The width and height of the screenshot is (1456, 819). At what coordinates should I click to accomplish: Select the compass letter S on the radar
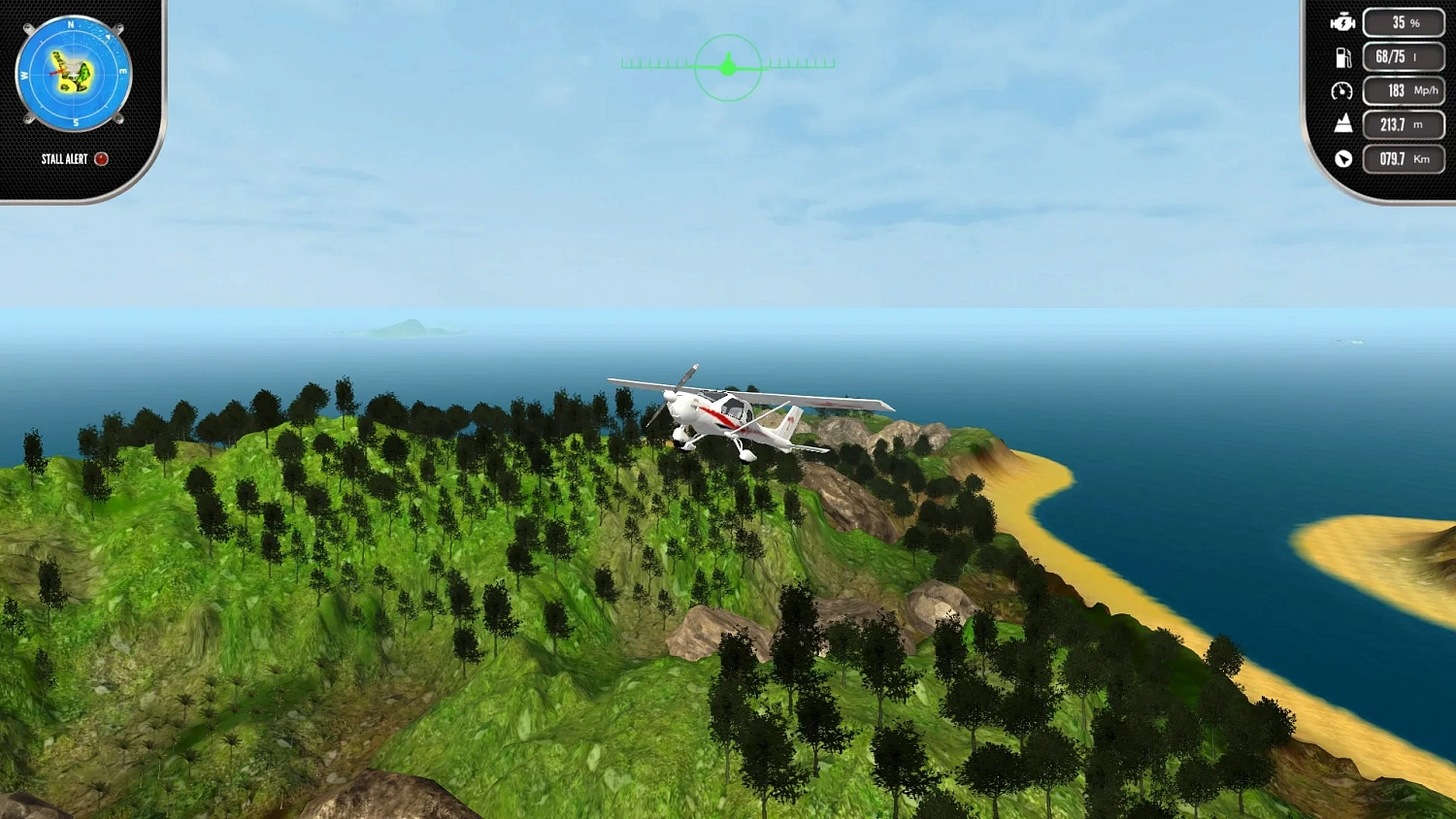(x=75, y=120)
